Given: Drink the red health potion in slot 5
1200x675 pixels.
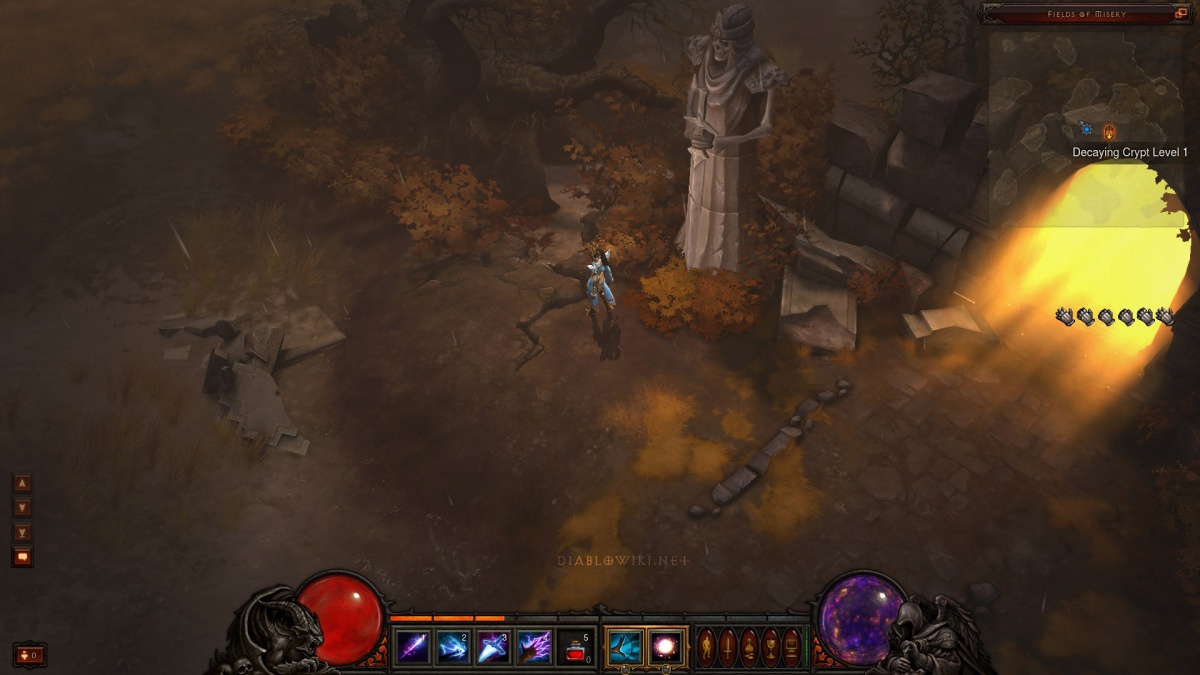Looking at the screenshot, I should pos(576,647).
